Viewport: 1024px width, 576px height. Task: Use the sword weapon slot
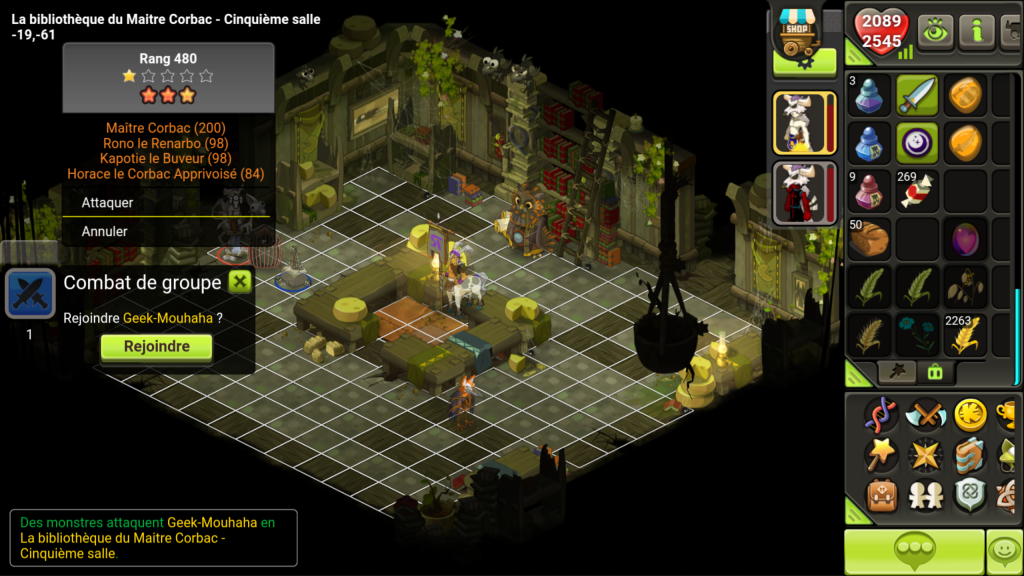(917, 95)
